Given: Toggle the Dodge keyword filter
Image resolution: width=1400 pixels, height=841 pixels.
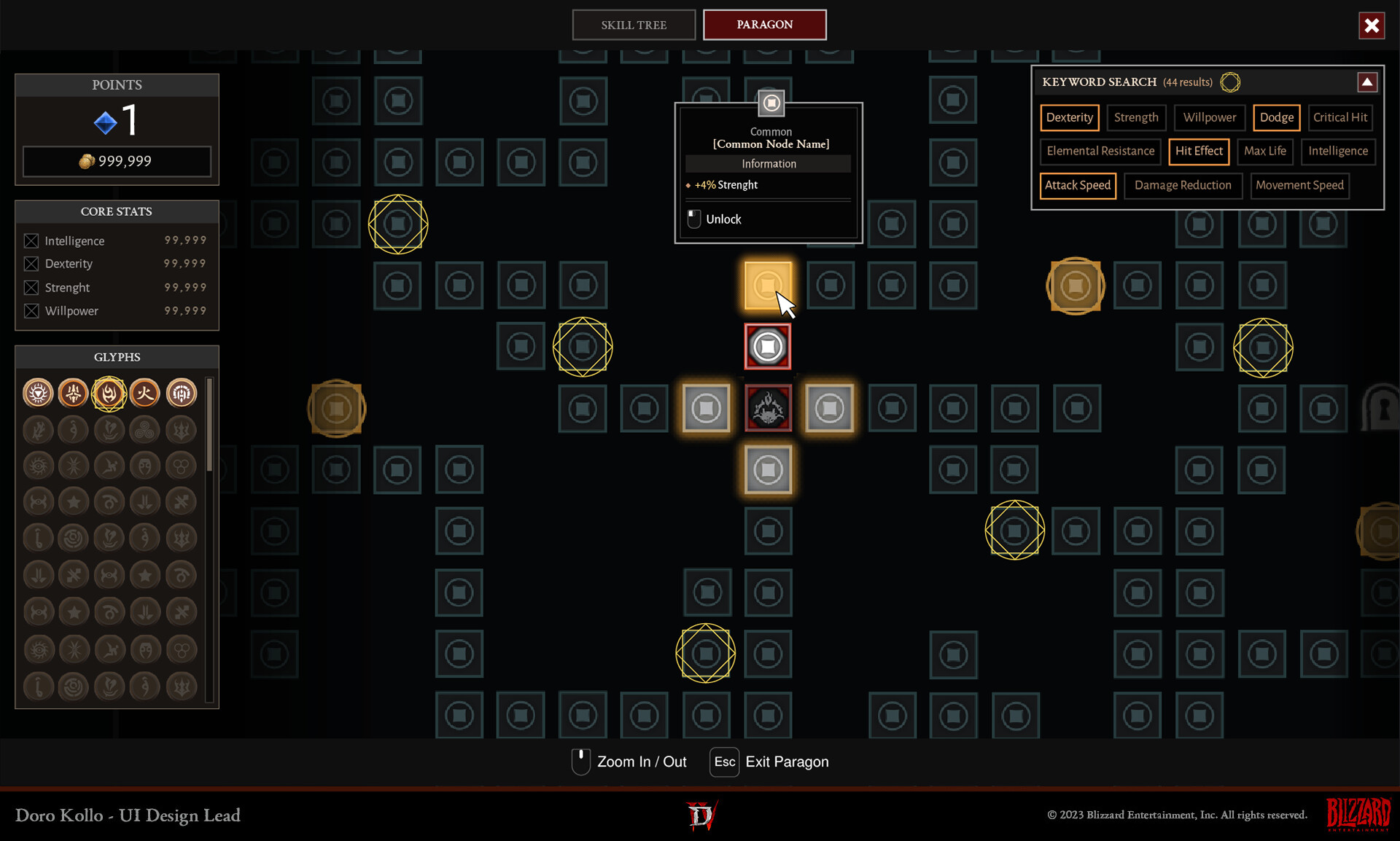Looking at the screenshot, I should pos(1276,117).
